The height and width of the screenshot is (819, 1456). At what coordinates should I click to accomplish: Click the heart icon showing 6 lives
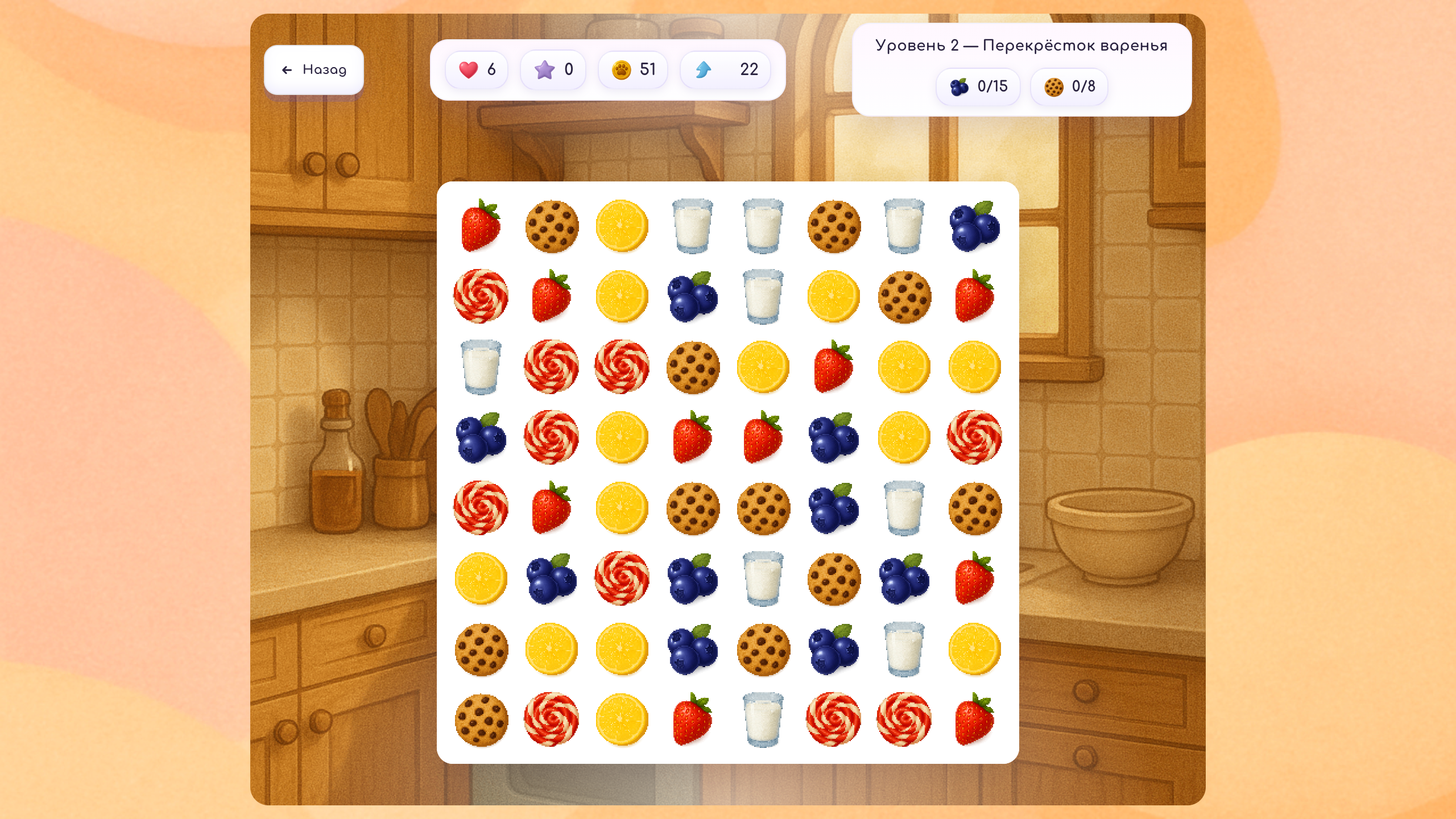[x=477, y=69]
